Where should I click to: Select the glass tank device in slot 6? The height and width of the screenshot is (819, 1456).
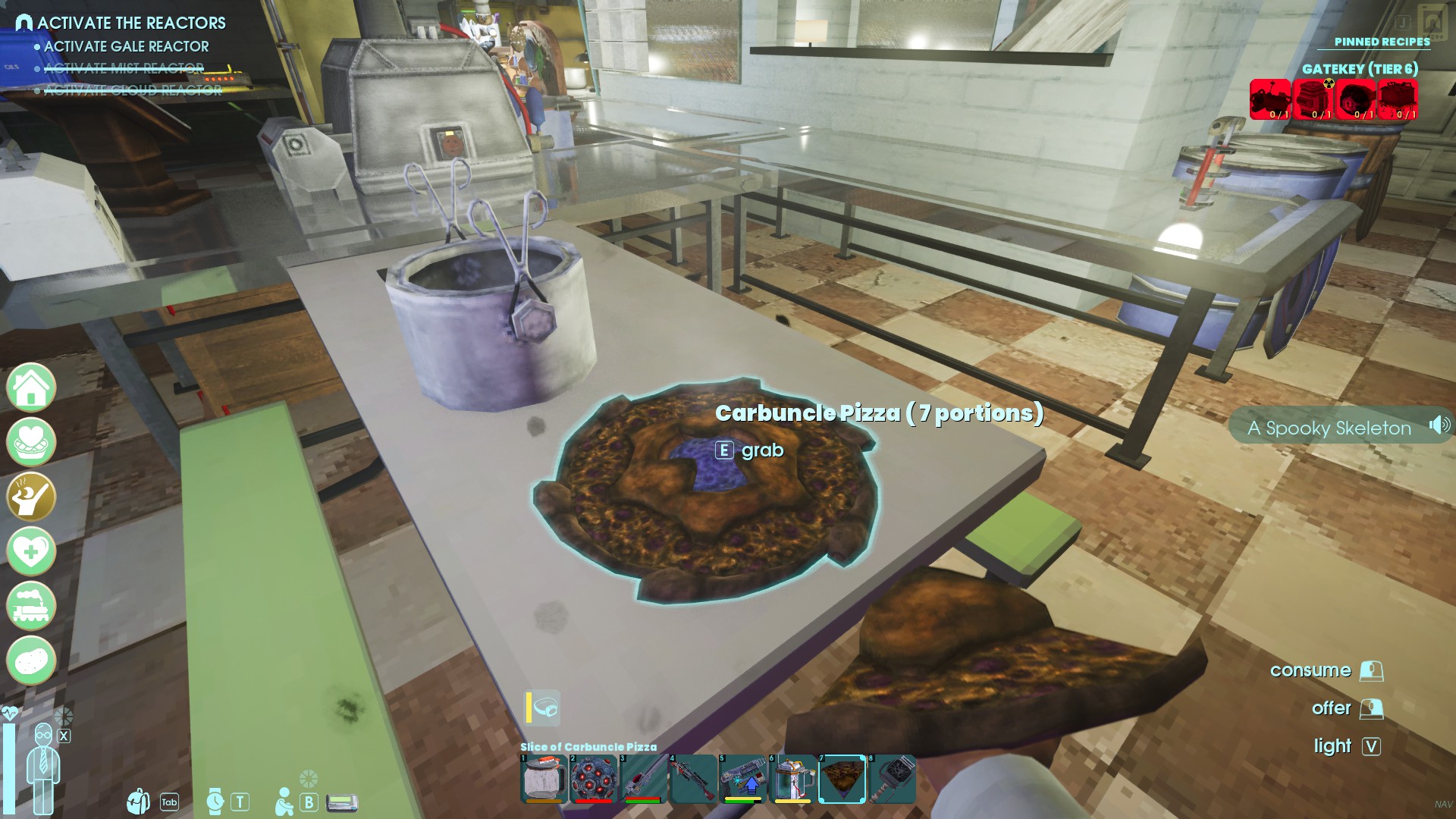pos(792,779)
